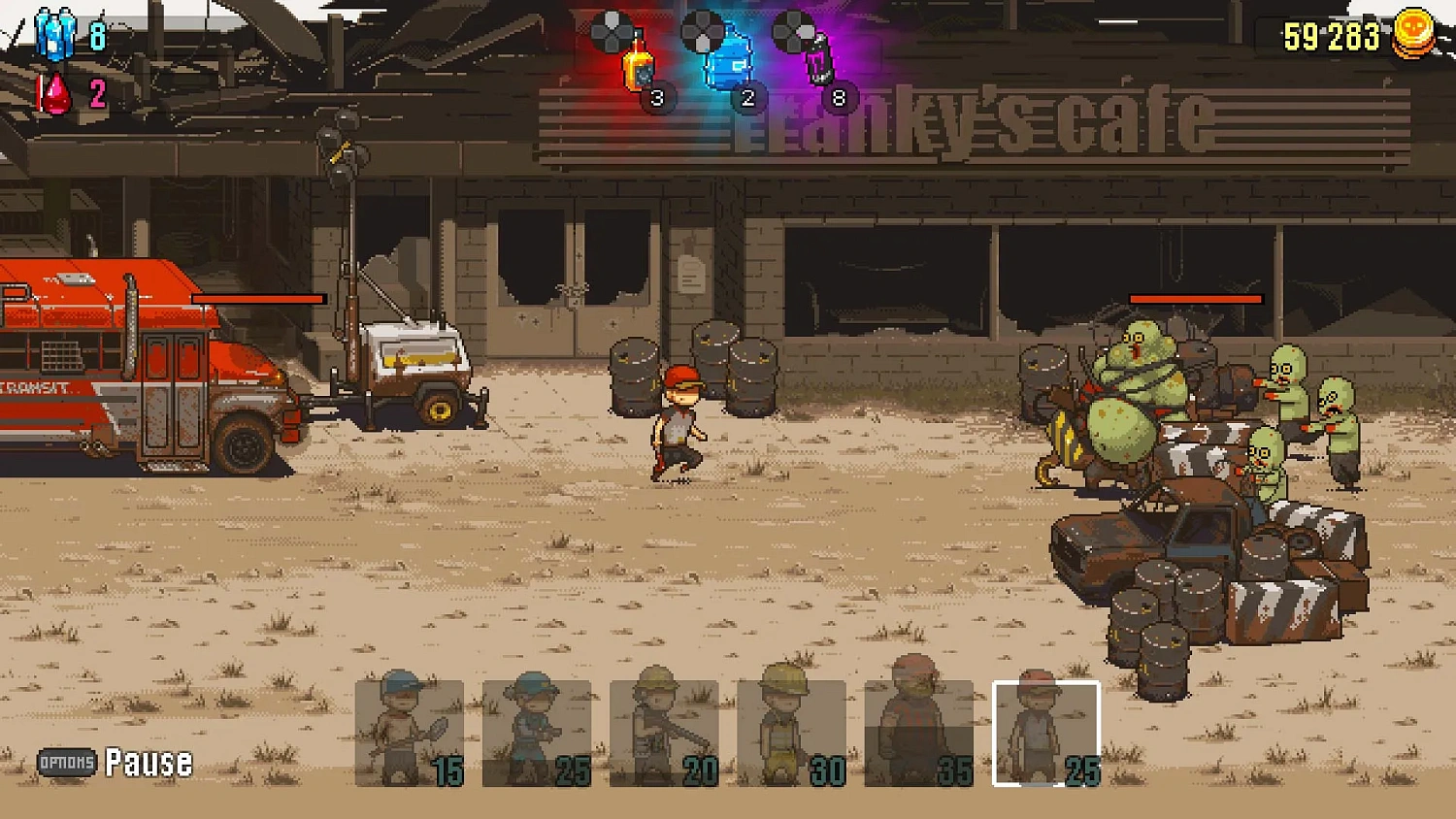
Task: Select the darkened 35-cost unit card
Action: pos(915,733)
